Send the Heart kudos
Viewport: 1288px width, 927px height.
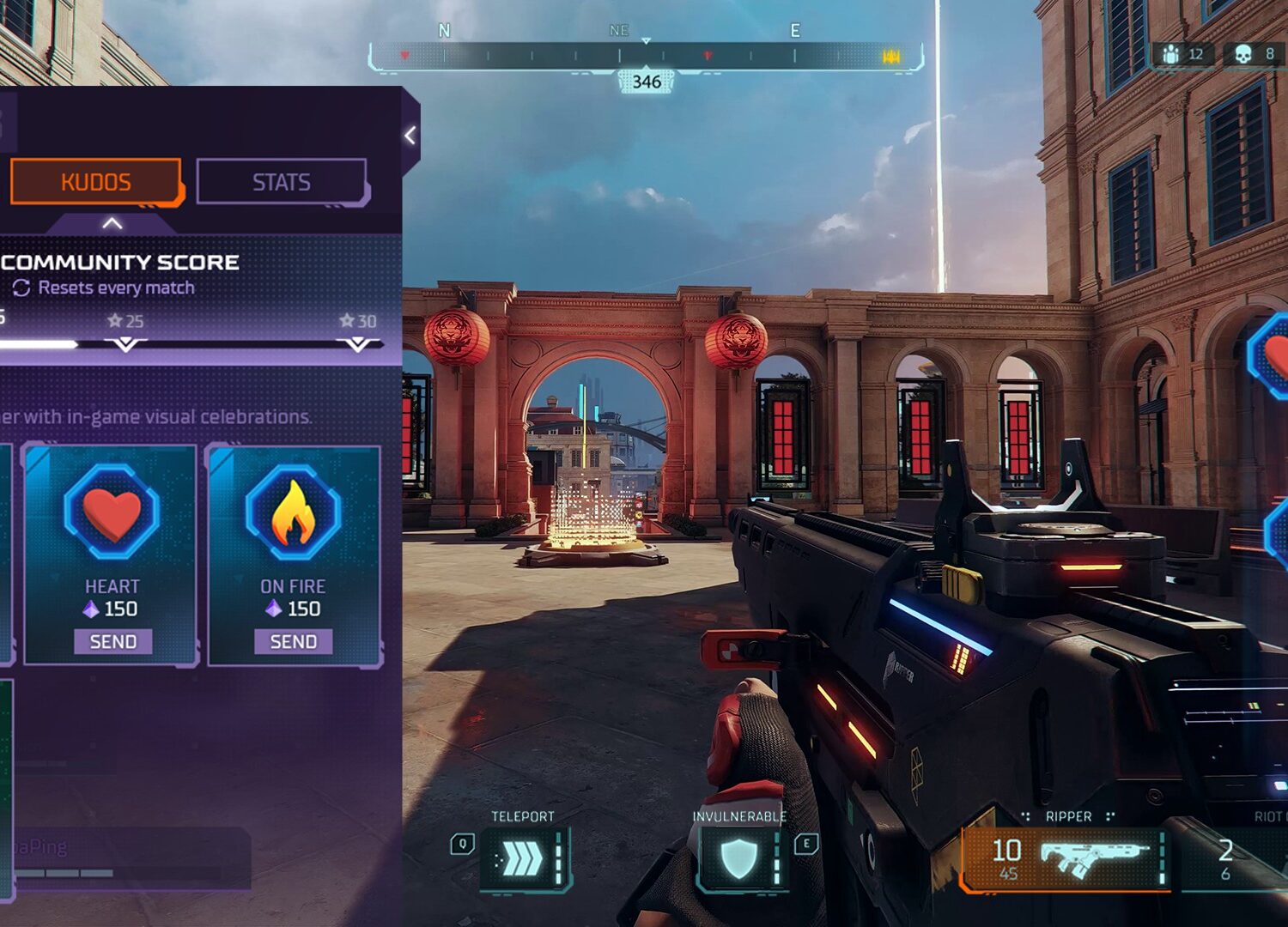[112, 642]
